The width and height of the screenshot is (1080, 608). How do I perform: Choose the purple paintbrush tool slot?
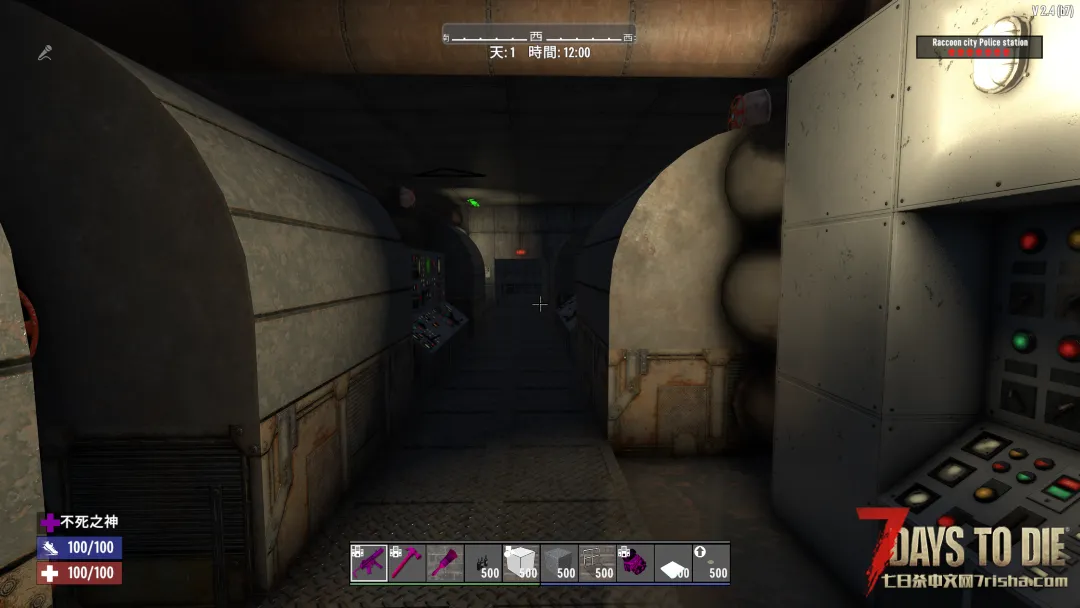pyautogui.click(x=445, y=563)
